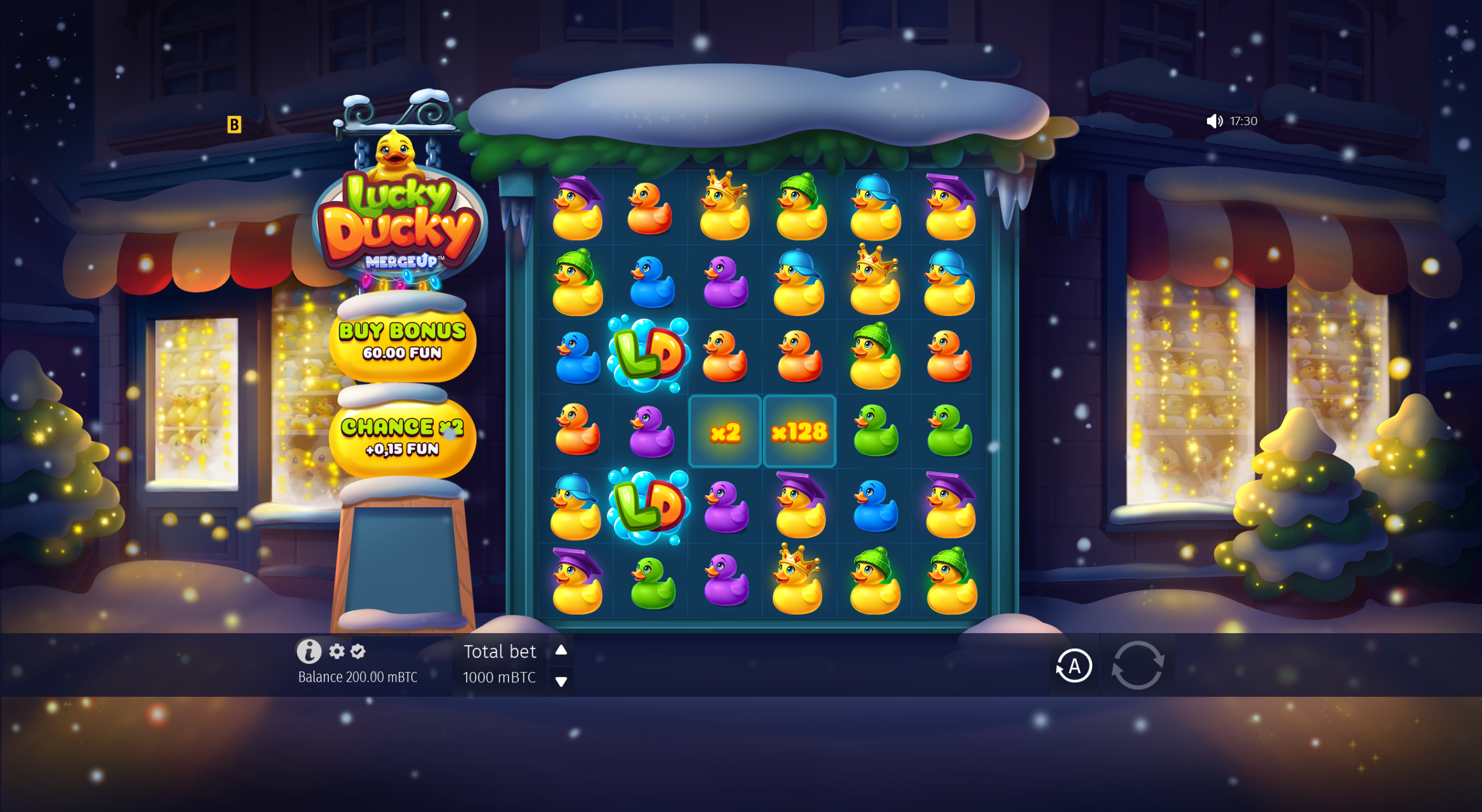Click the green beanie duck symbol
The image size is (1482, 812).
(x=799, y=211)
